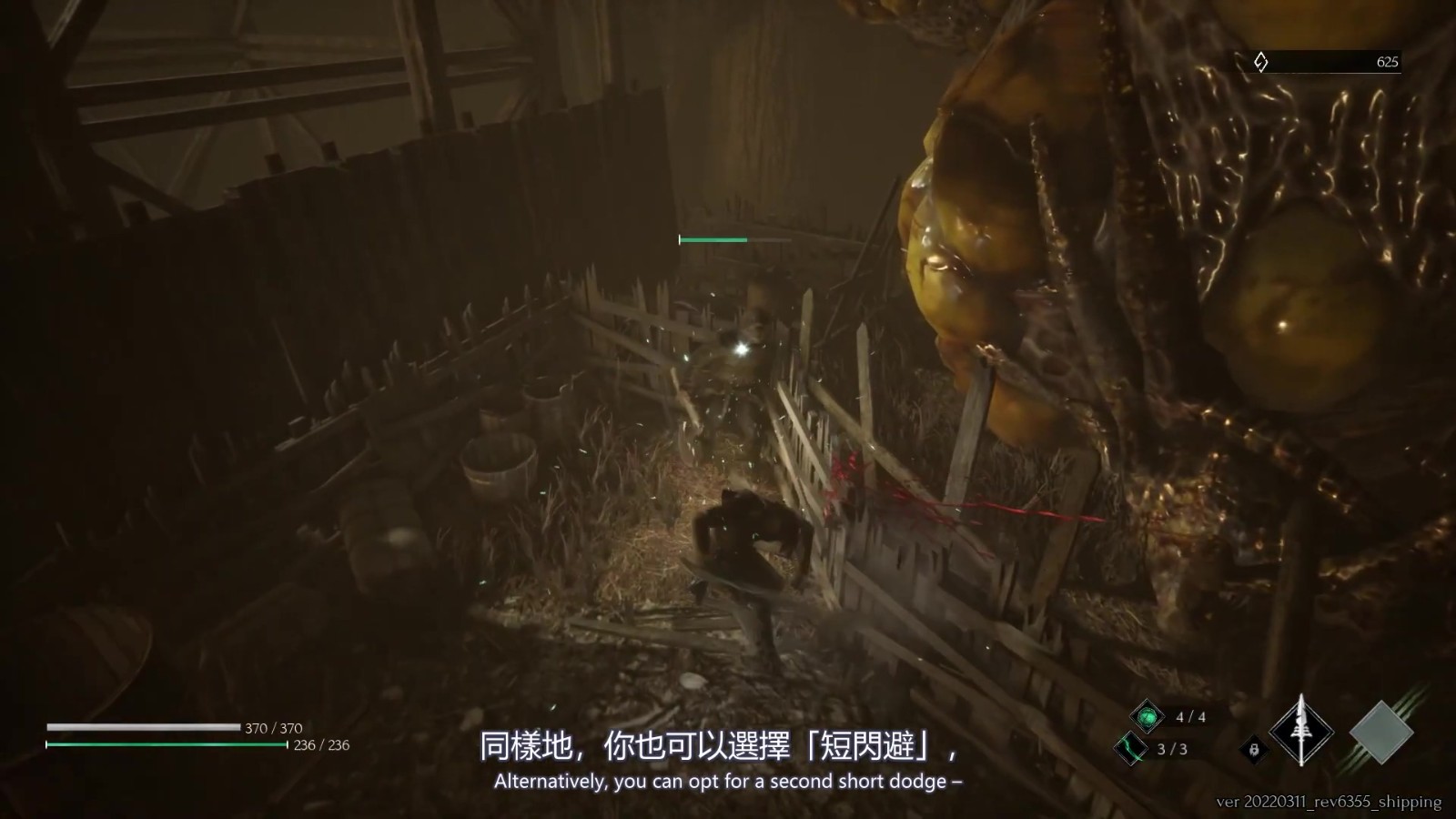Click the feather charge counter reading 3/3
The image size is (1456, 819).
pyautogui.click(x=1171, y=749)
